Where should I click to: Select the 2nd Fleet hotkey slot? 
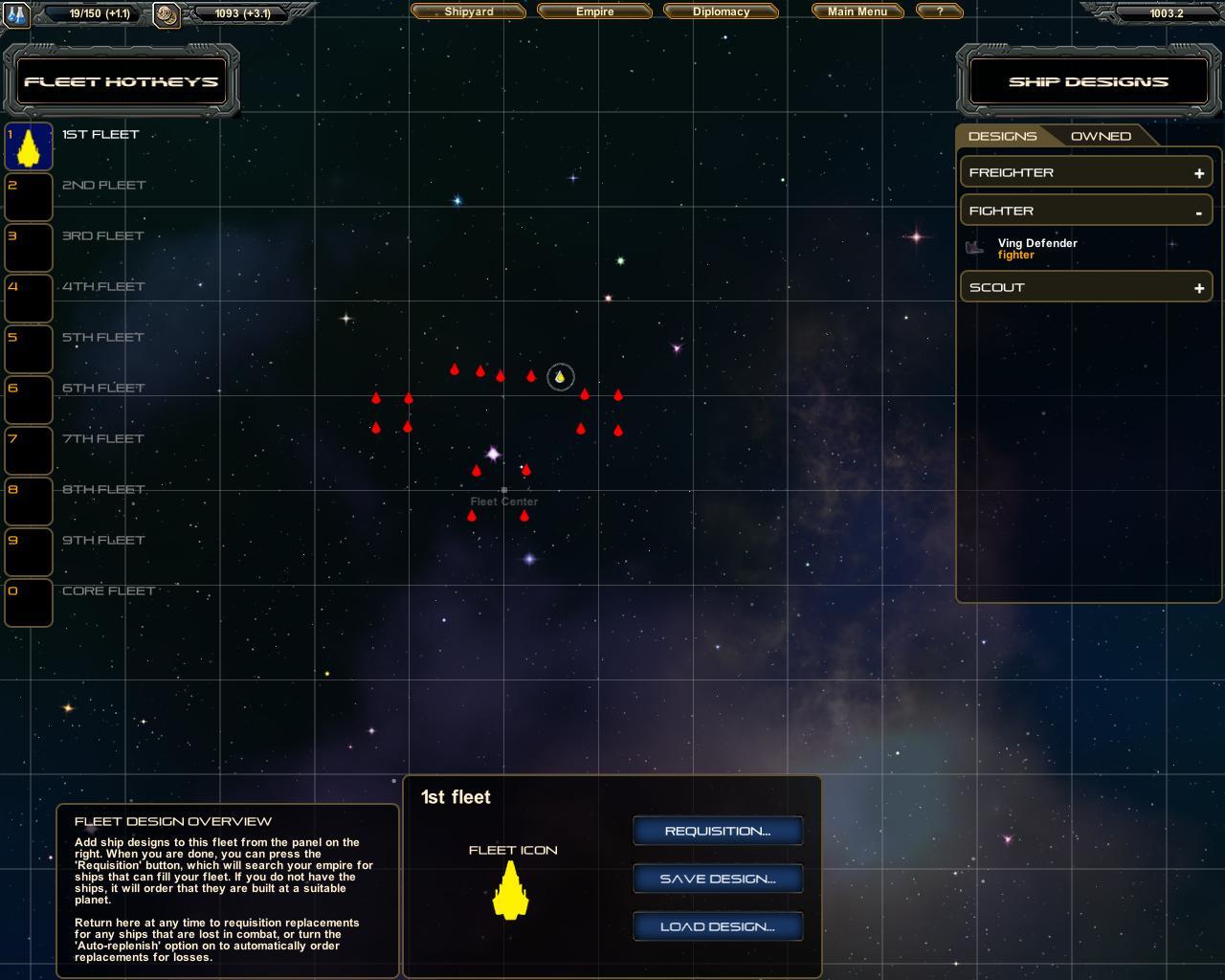29,197
